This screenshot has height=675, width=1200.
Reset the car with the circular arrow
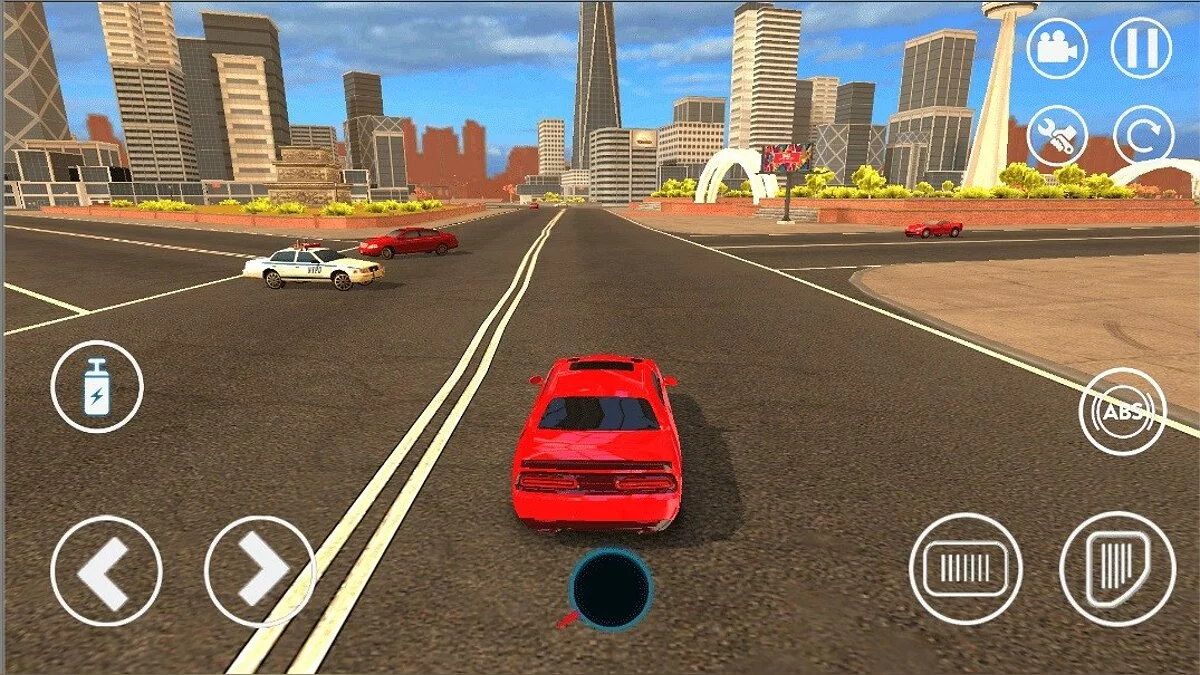coord(1142,135)
